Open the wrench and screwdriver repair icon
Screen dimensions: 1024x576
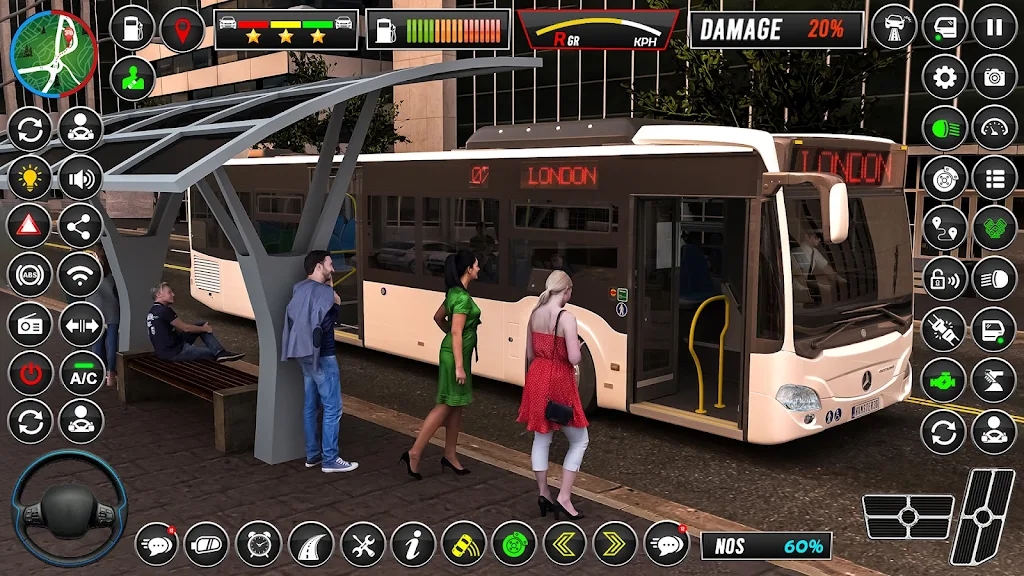point(362,544)
